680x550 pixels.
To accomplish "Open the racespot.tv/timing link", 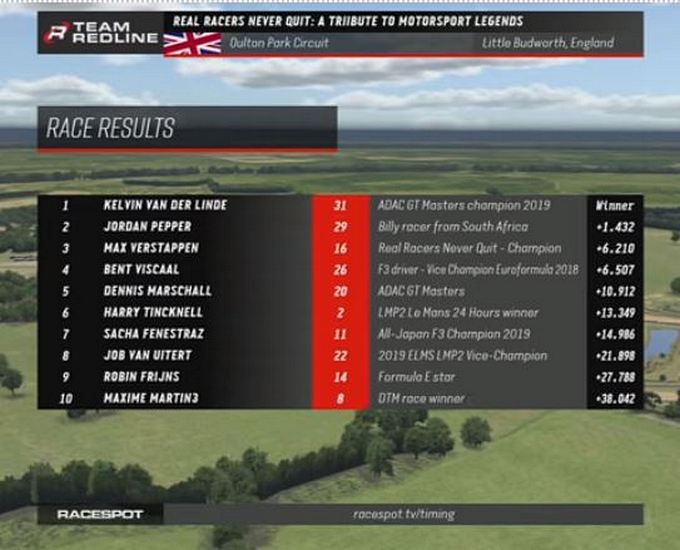I will (403, 514).
